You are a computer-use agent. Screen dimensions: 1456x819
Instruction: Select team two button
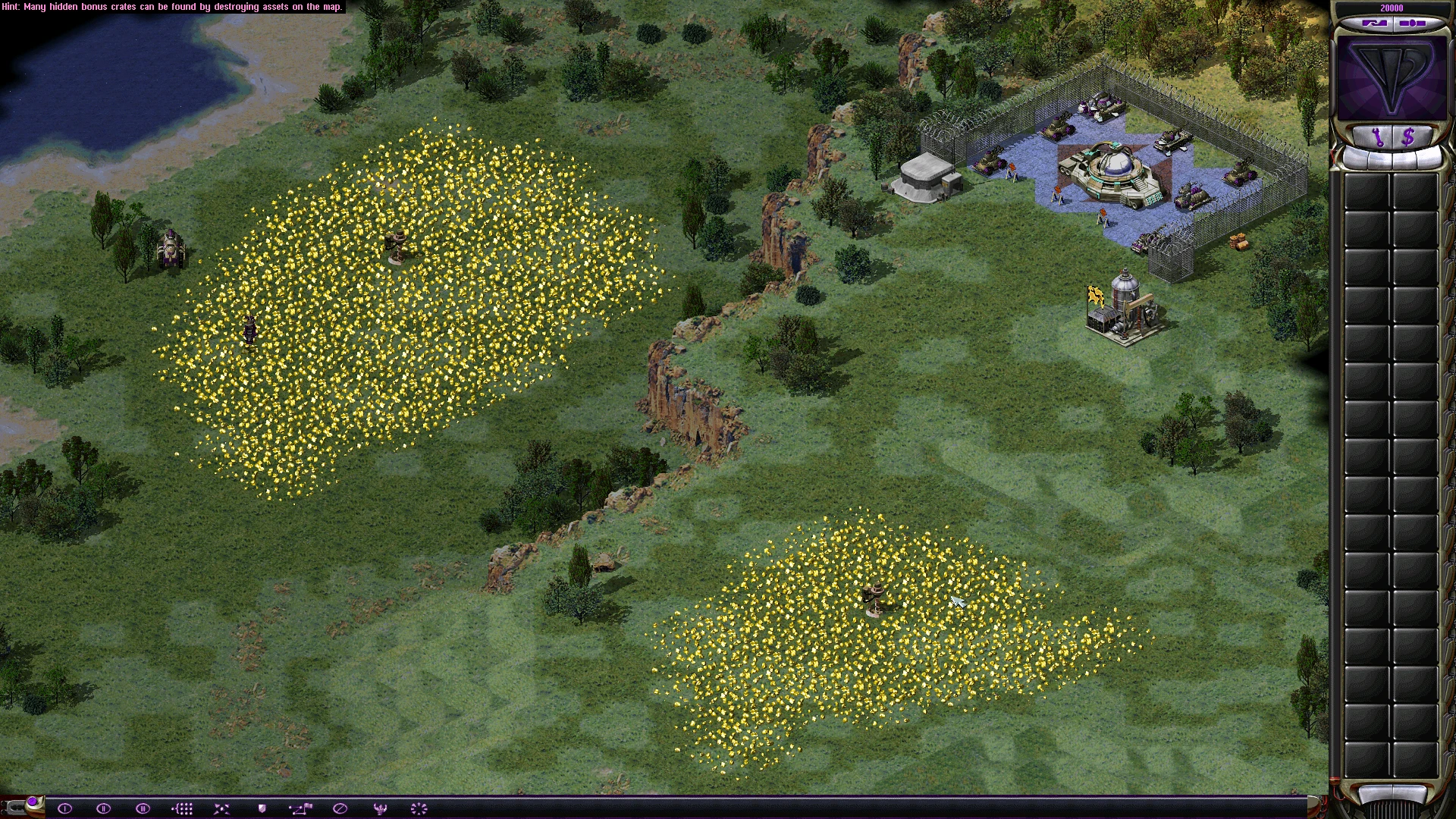[104, 808]
